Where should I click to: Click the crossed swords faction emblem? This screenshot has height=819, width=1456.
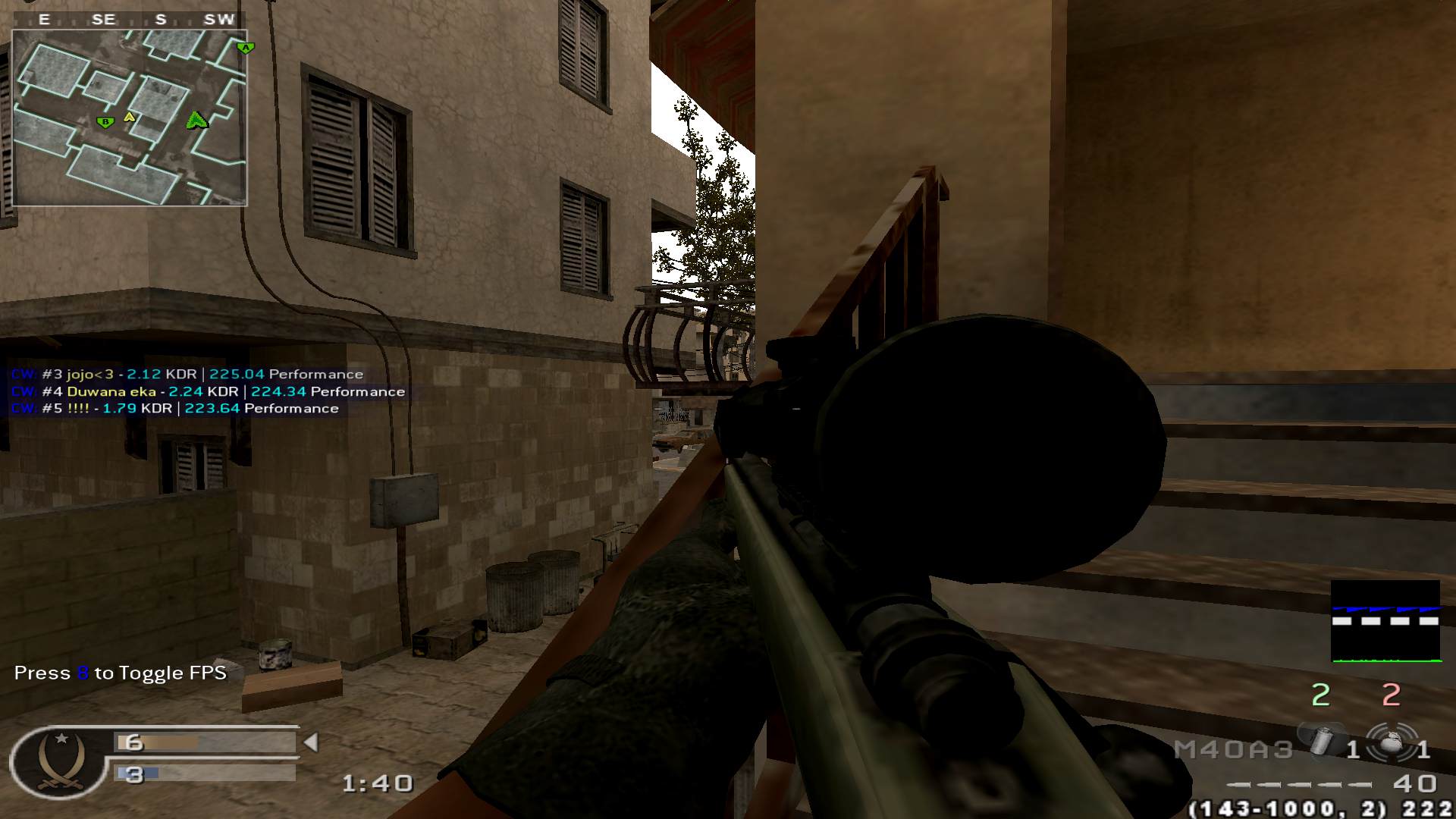point(58,761)
